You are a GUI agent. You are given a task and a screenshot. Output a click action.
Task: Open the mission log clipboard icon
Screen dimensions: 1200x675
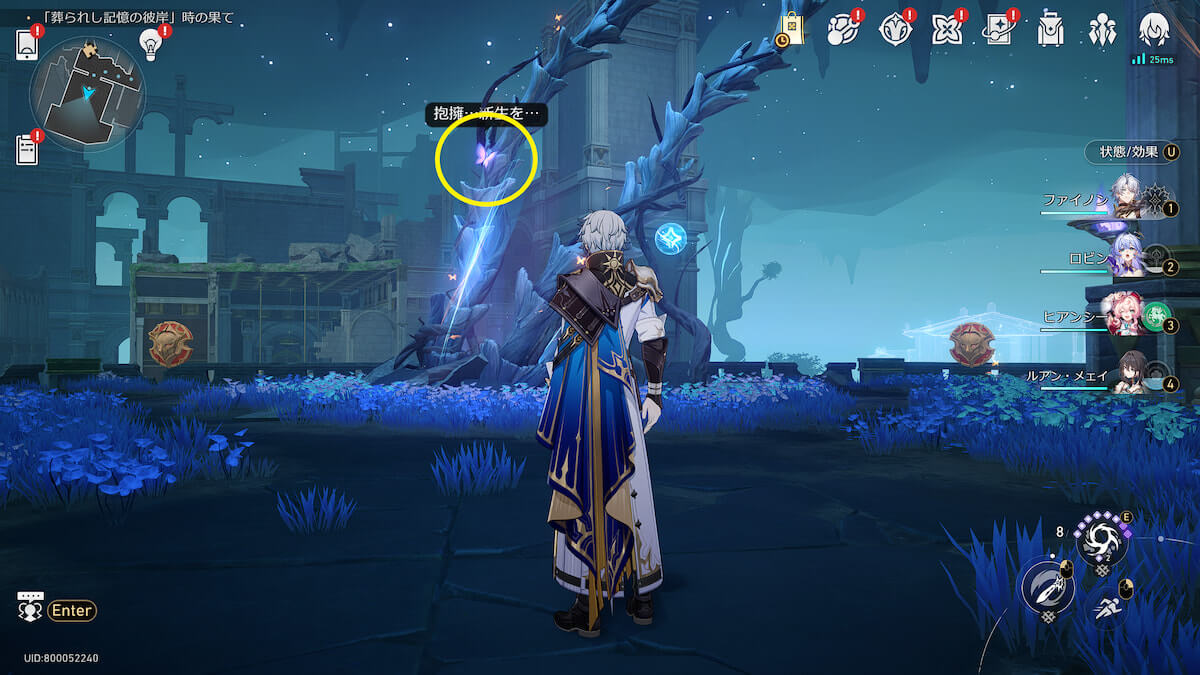(27, 149)
